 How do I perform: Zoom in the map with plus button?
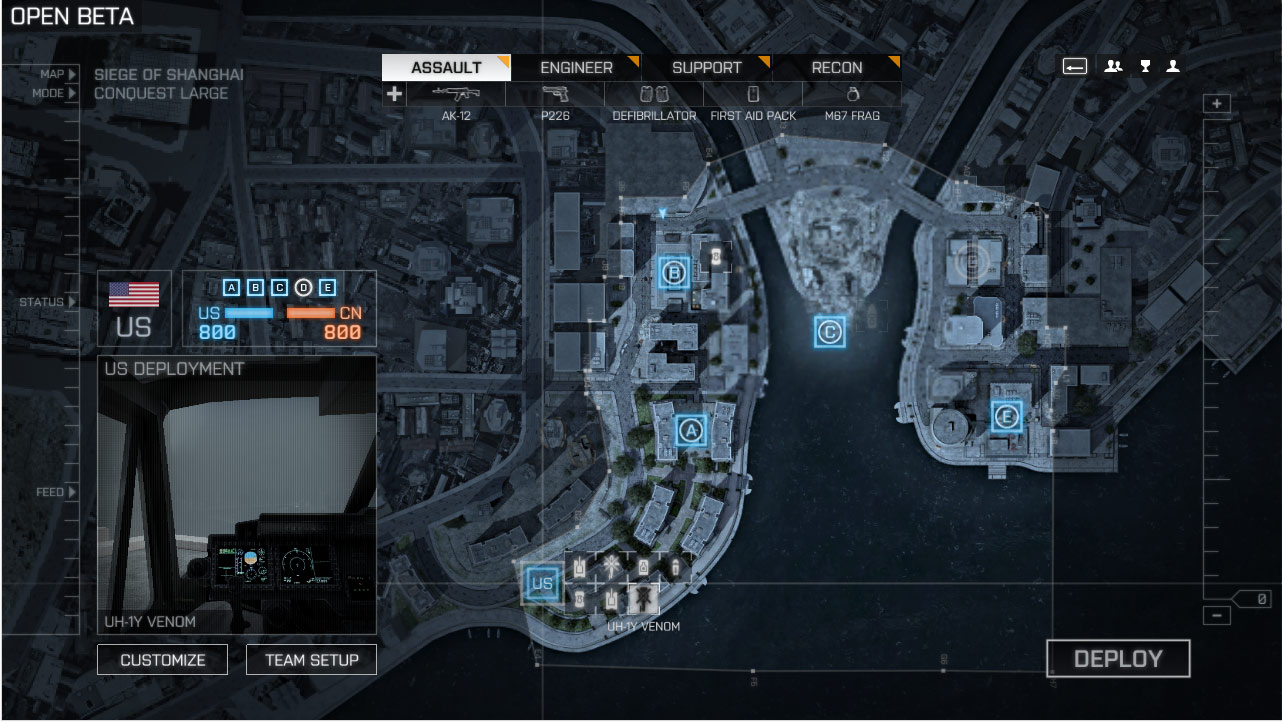click(x=1216, y=104)
